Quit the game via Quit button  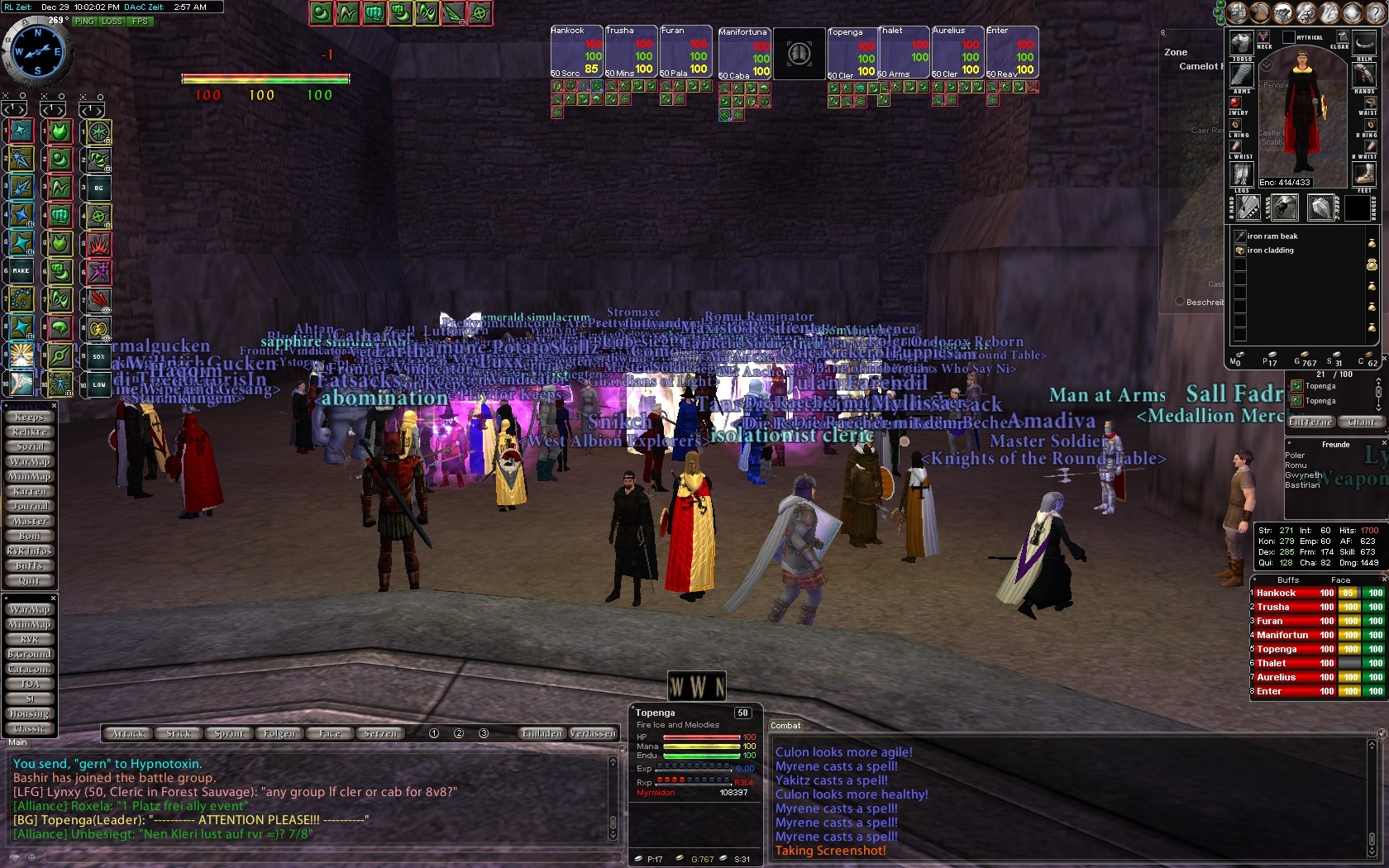click(29, 581)
